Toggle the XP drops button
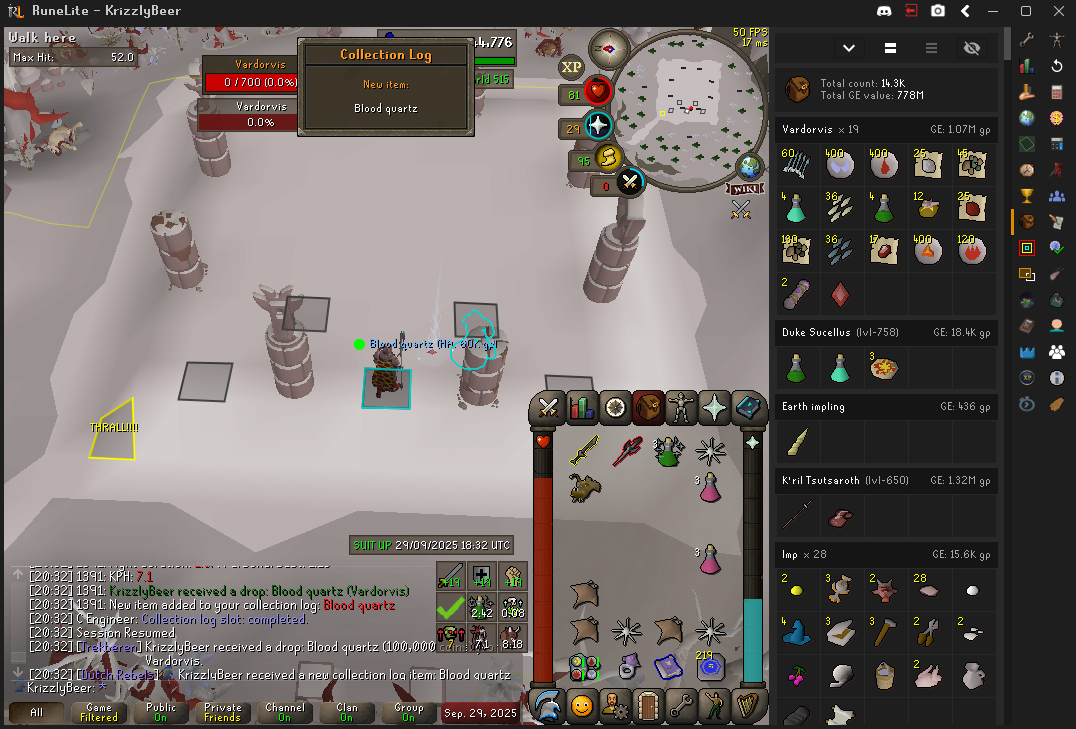 click(x=571, y=68)
